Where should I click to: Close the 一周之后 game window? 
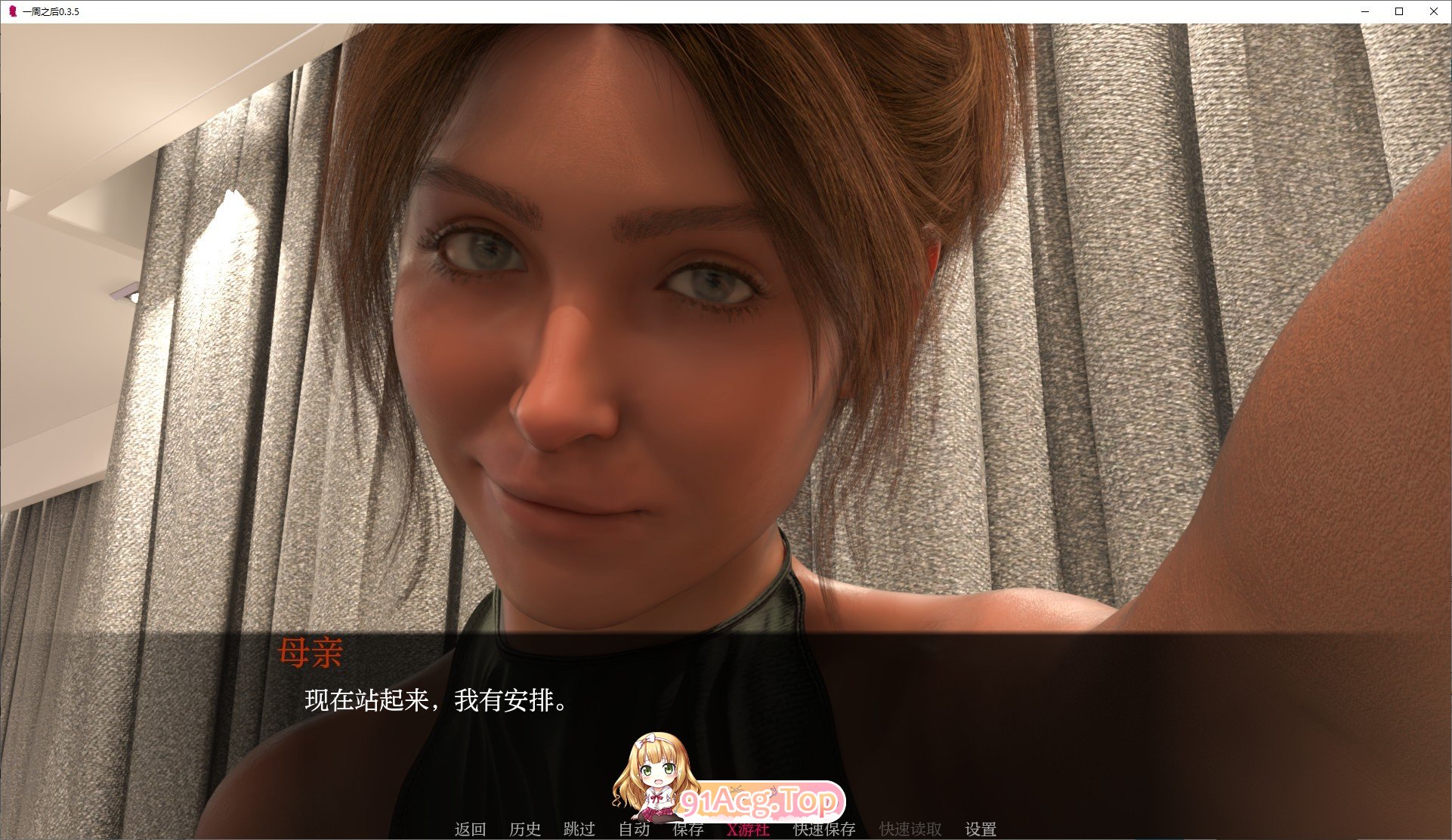[1432, 11]
